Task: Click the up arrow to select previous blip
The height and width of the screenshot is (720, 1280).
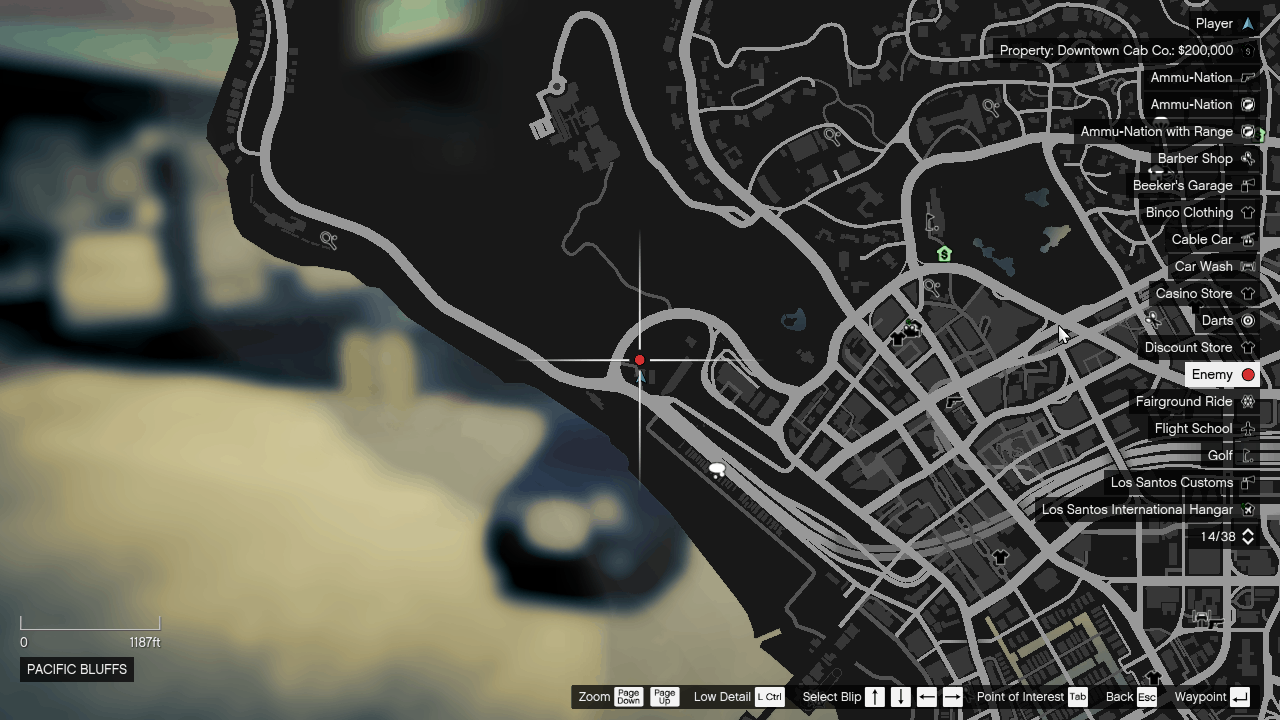Action: click(x=875, y=697)
